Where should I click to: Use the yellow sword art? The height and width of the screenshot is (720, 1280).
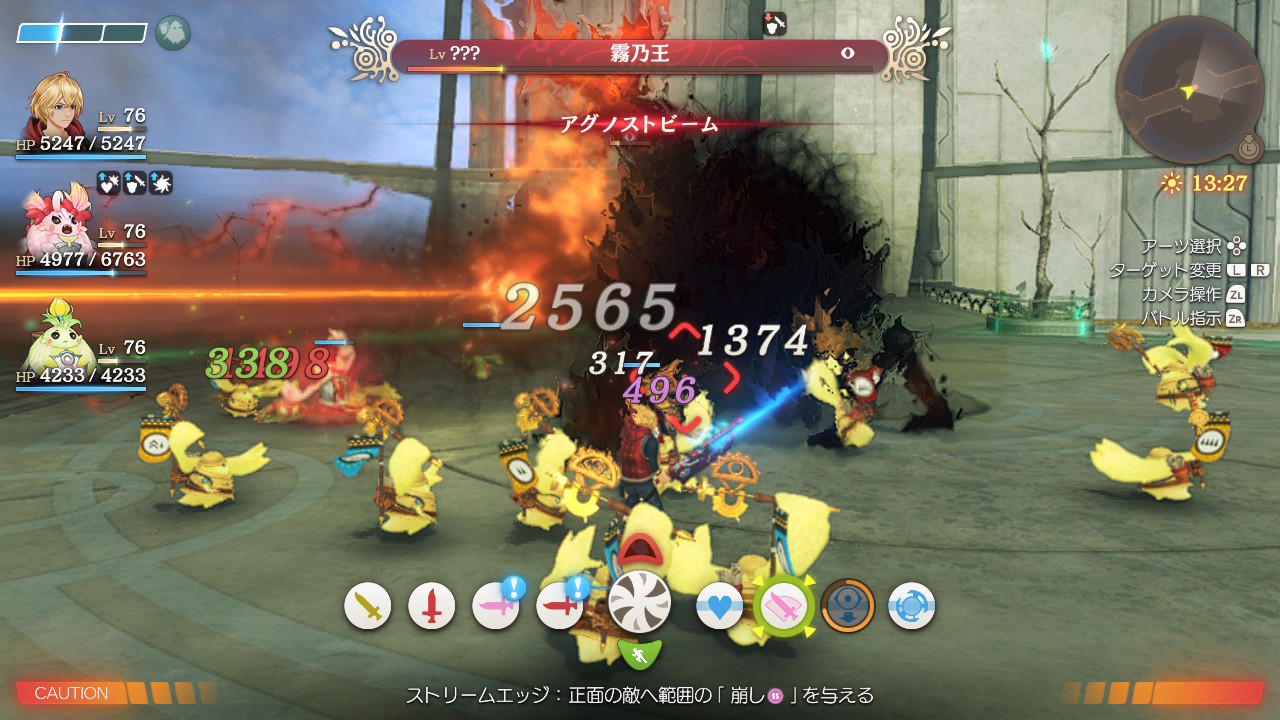pyautogui.click(x=368, y=606)
